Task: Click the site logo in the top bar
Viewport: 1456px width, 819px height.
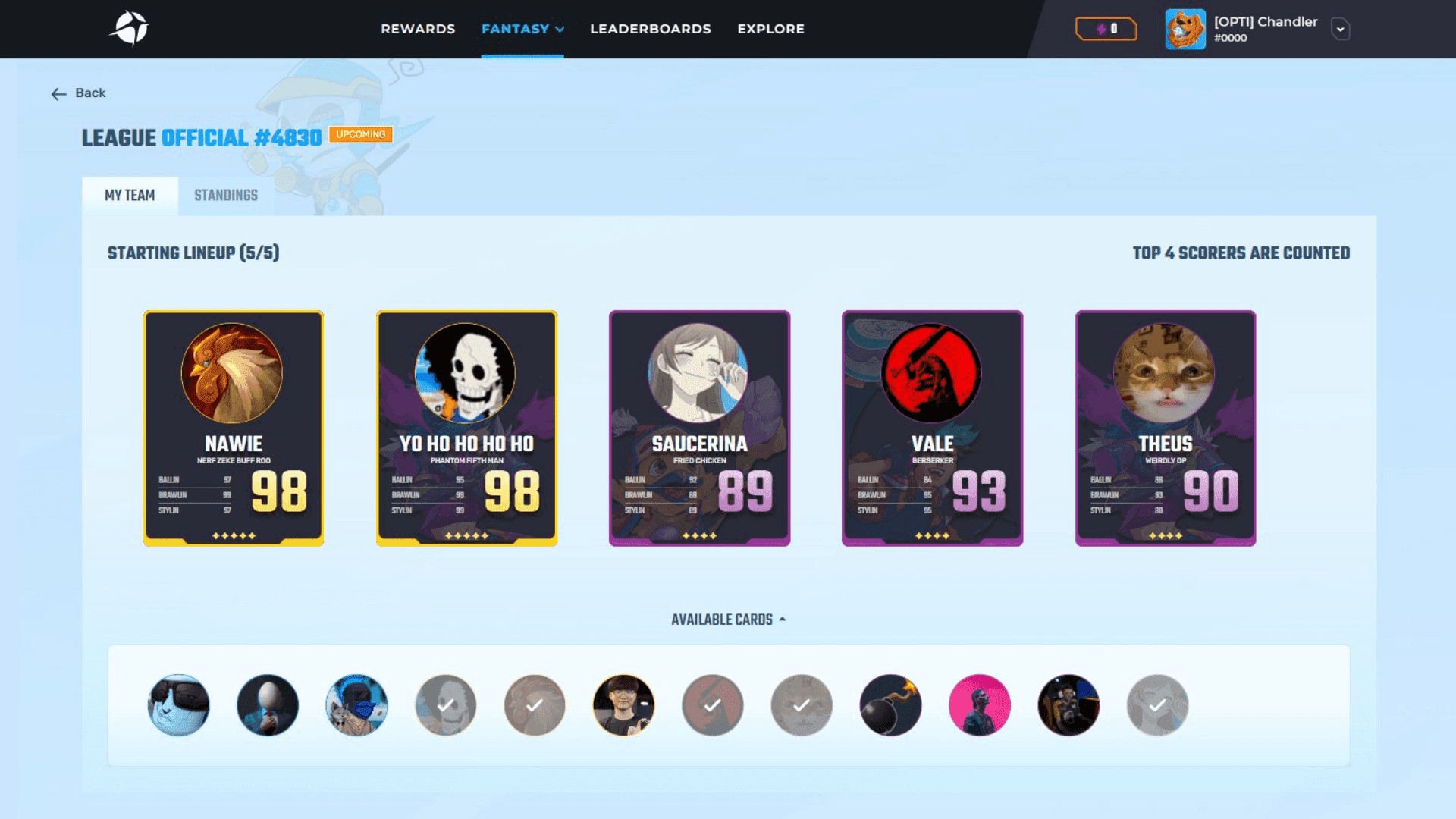Action: coord(130,29)
